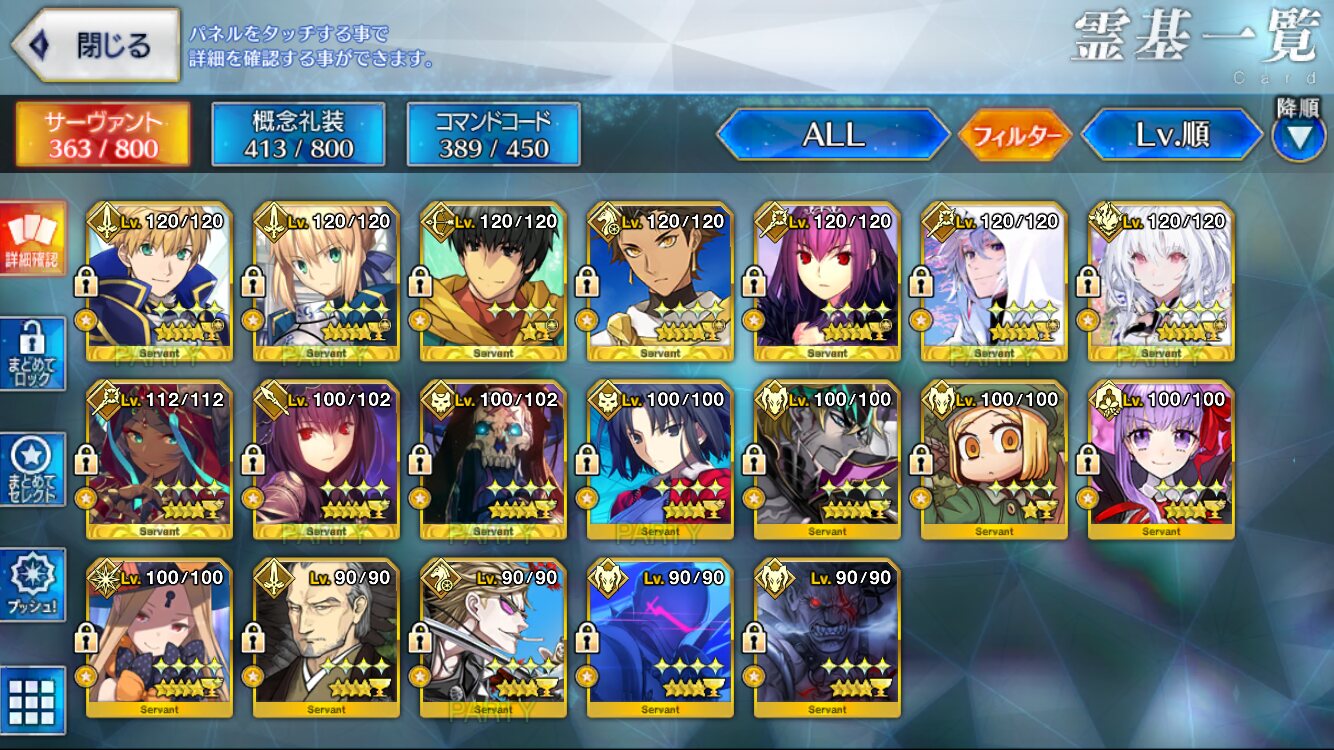Pick the dark roaring berserker Lv.90 card
The height and width of the screenshot is (750, 1334).
tap(827, 638)
